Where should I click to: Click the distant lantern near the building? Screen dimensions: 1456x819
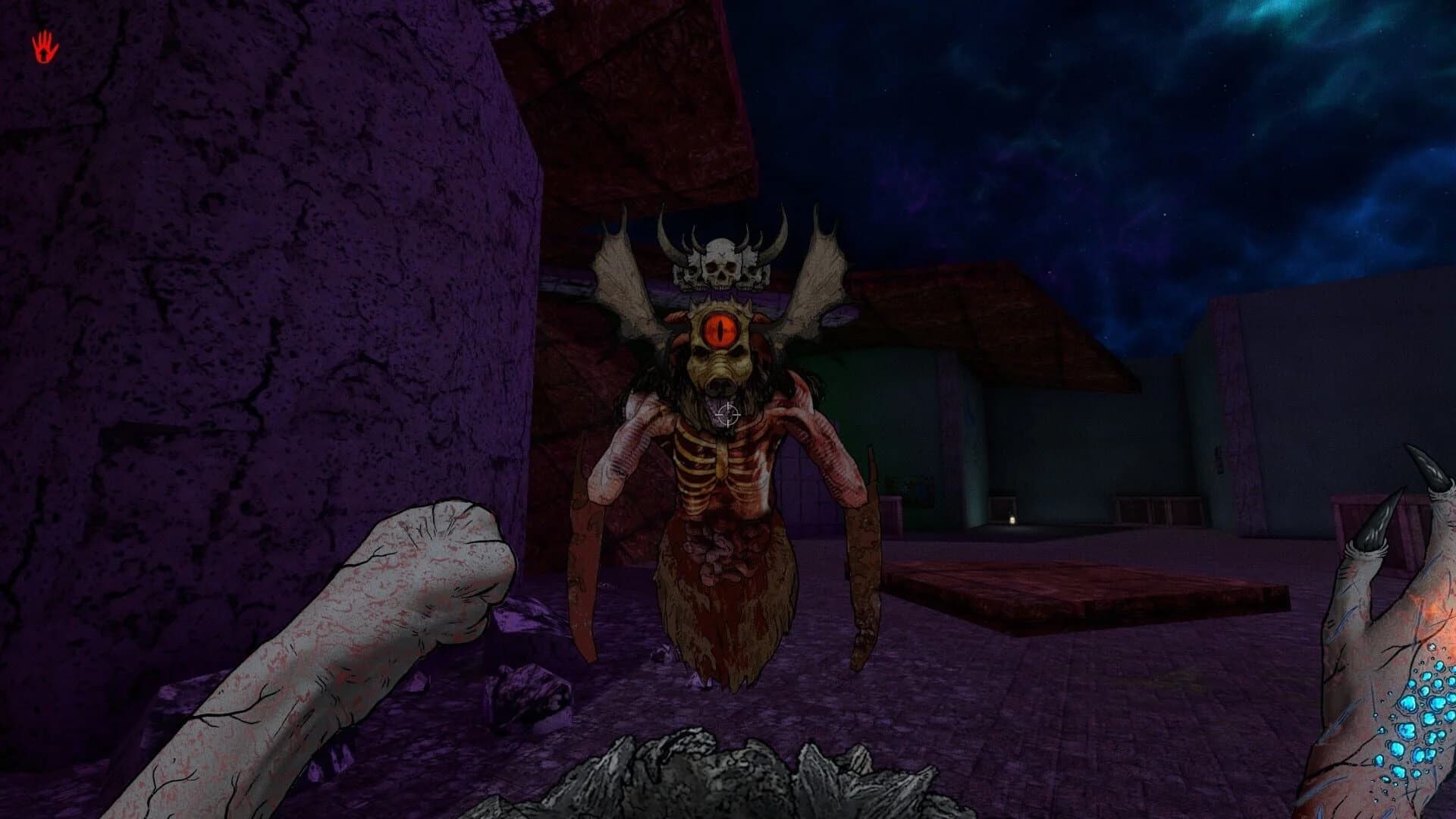point(1013,520)
